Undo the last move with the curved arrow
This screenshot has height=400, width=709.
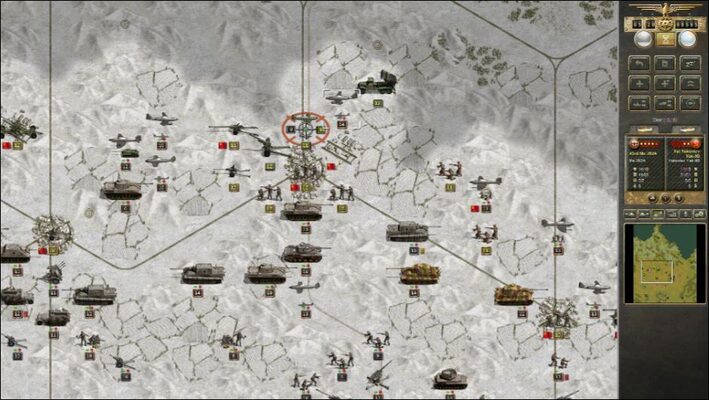637,62
